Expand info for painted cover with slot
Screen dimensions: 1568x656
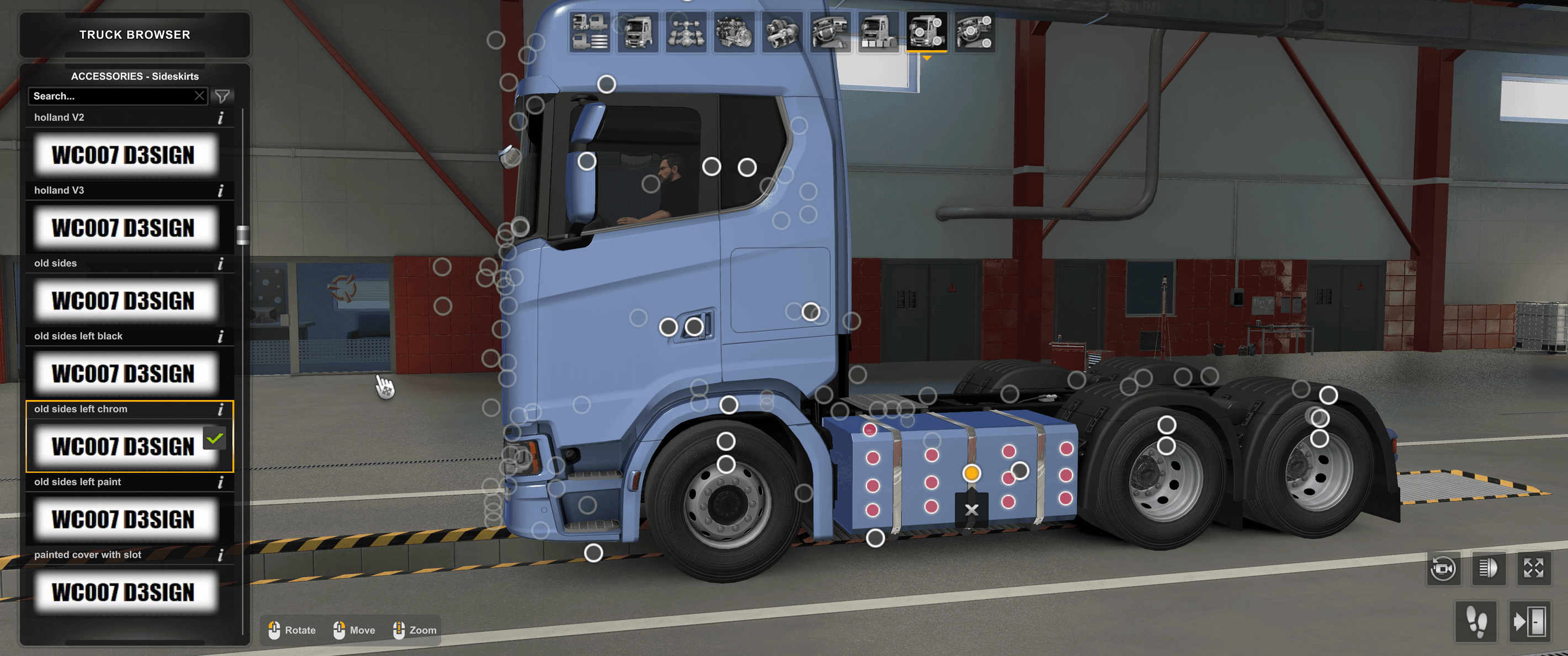pyautogui.click(x=221, y=555)
